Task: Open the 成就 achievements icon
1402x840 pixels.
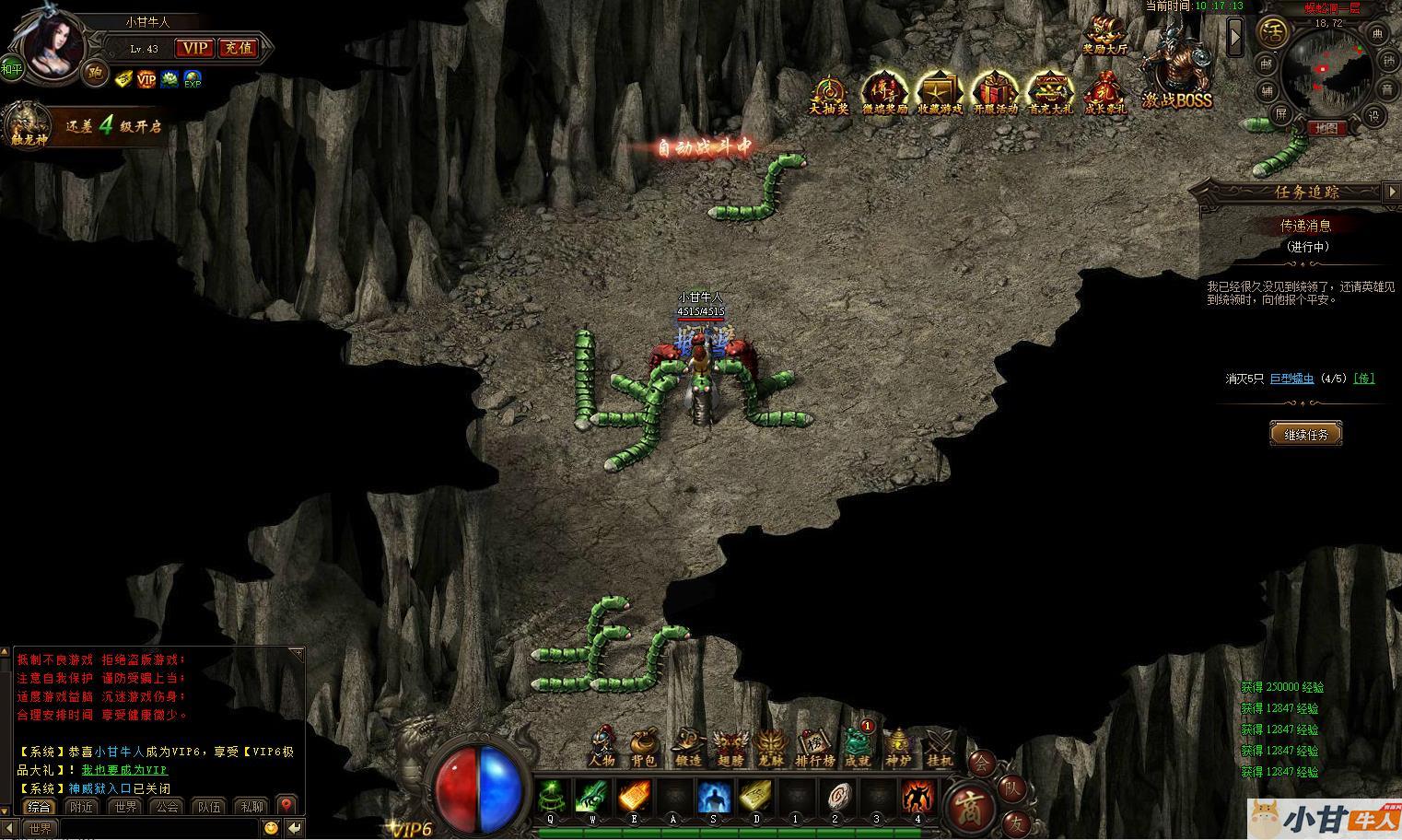Action: [858, 746]
